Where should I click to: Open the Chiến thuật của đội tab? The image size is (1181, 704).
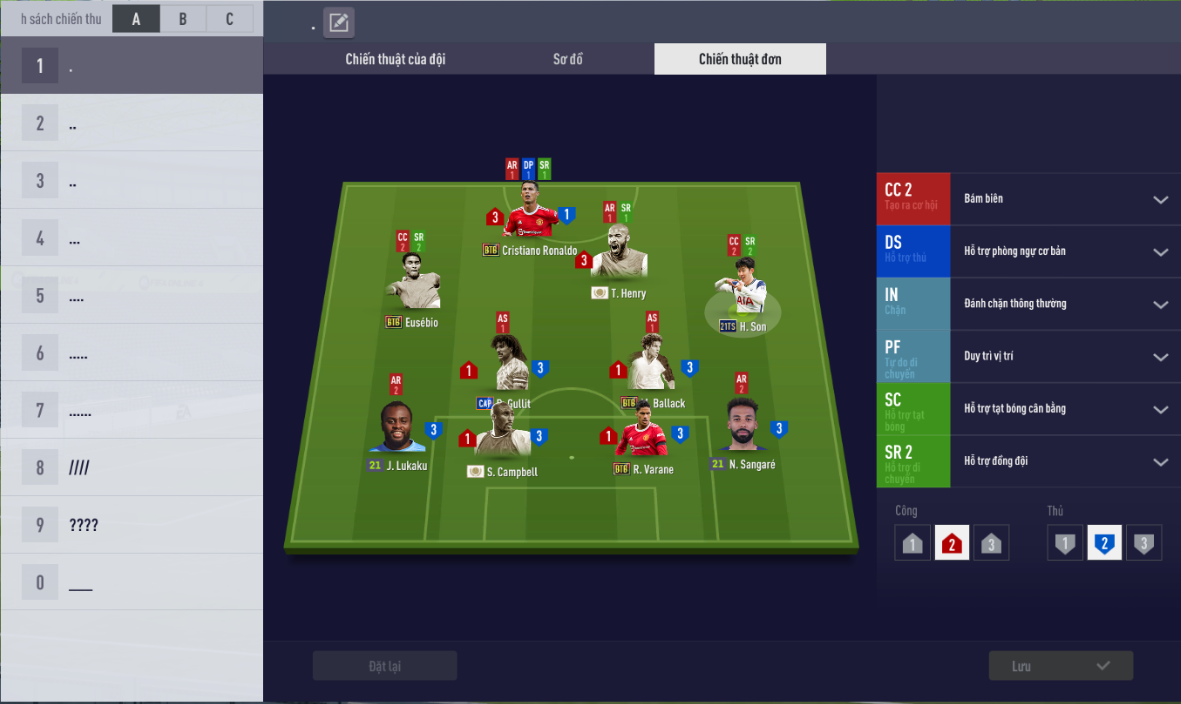(x=395, y=59)
